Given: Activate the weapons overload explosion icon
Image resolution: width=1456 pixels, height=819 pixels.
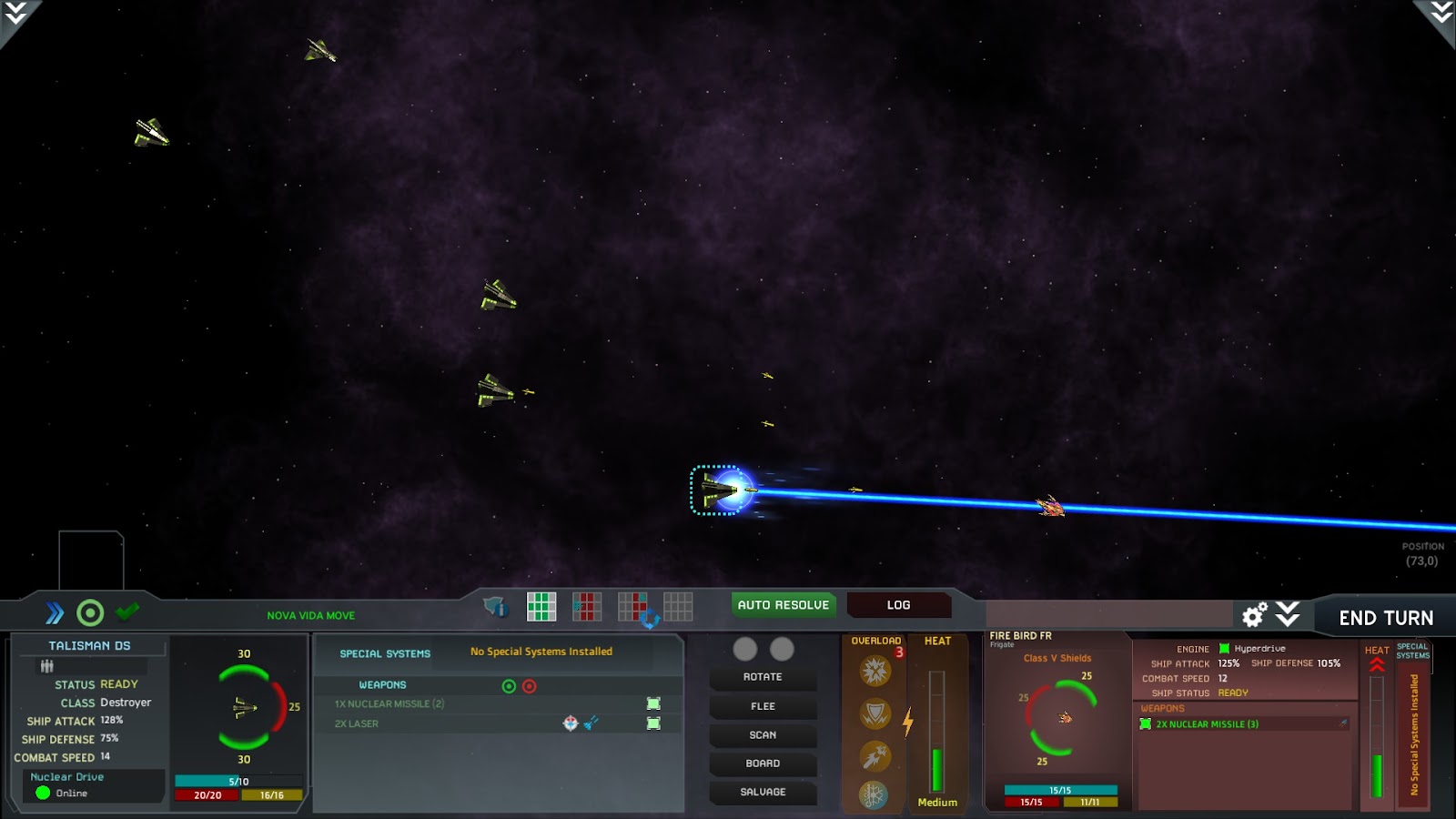Looking at the screenshot, I should tap(875, 672).
